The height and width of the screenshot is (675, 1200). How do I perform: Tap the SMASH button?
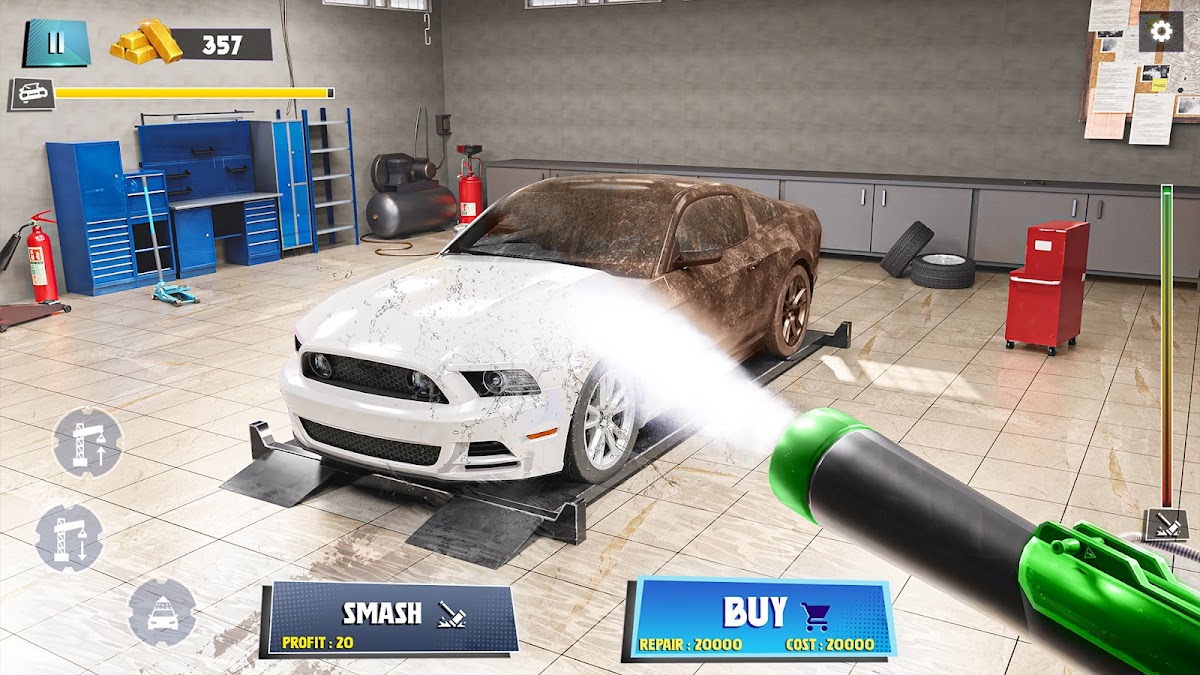tap(390, 620)
